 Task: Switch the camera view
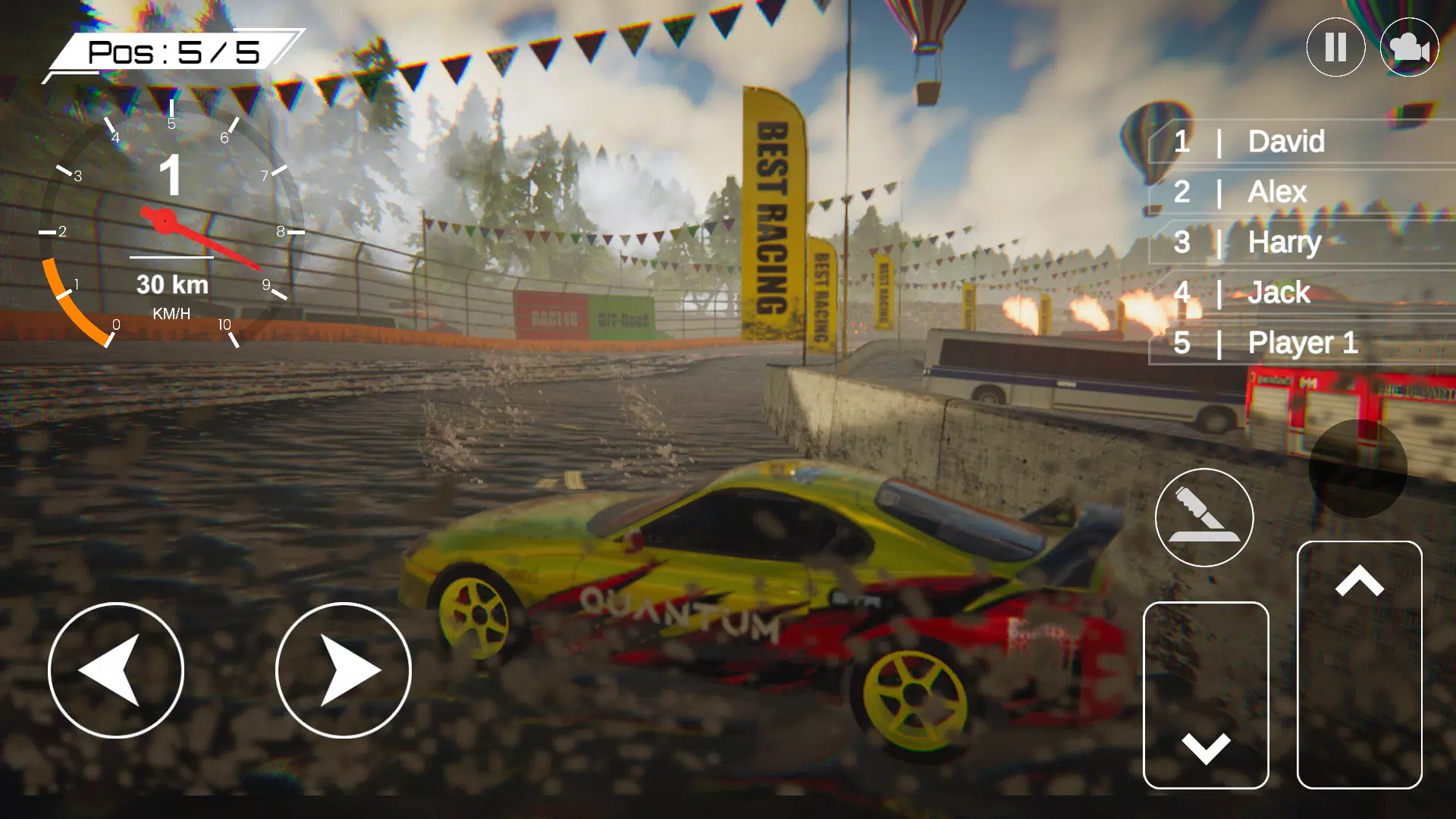1409,47
